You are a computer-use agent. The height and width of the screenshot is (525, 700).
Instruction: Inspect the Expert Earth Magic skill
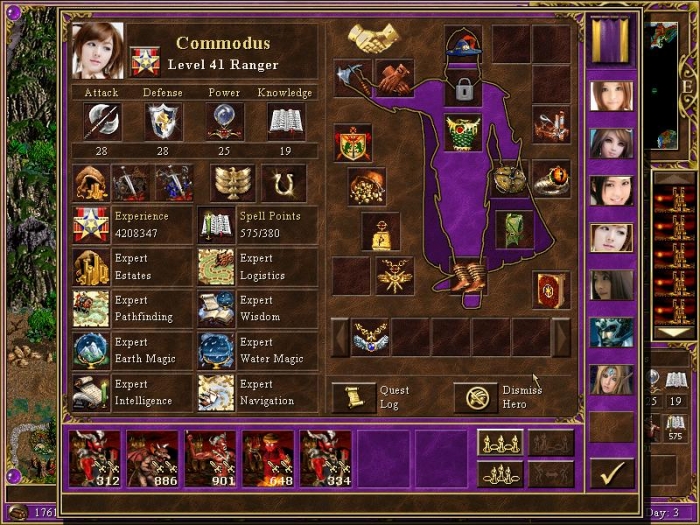click(x=91, y=351)
